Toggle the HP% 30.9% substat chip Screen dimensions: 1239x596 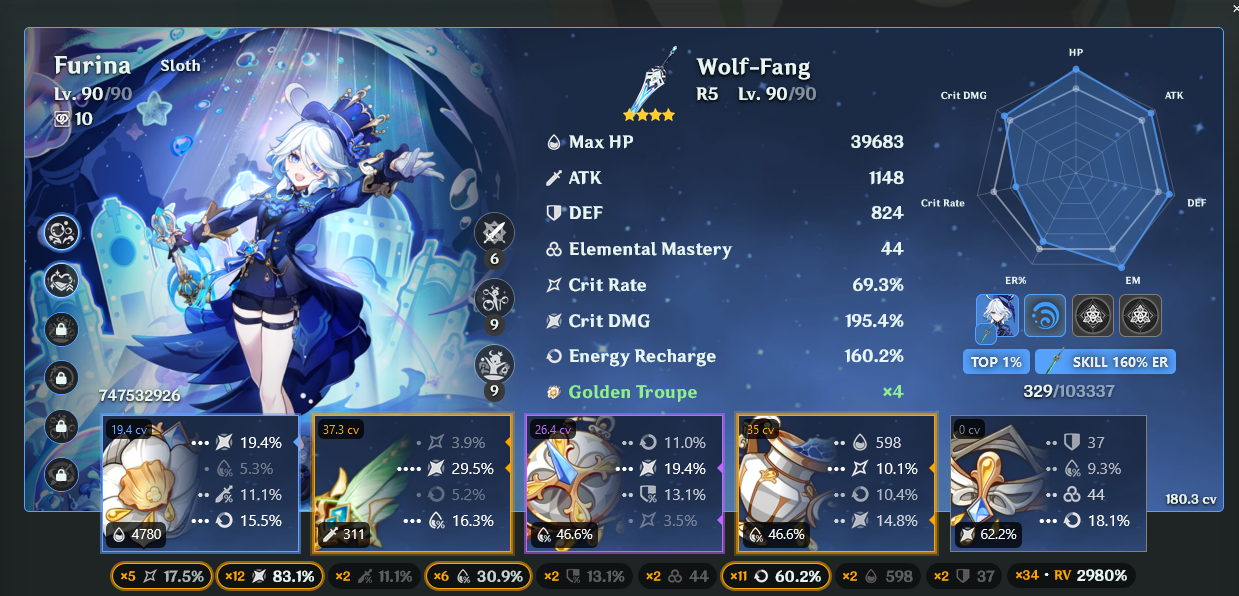[478, 576]
